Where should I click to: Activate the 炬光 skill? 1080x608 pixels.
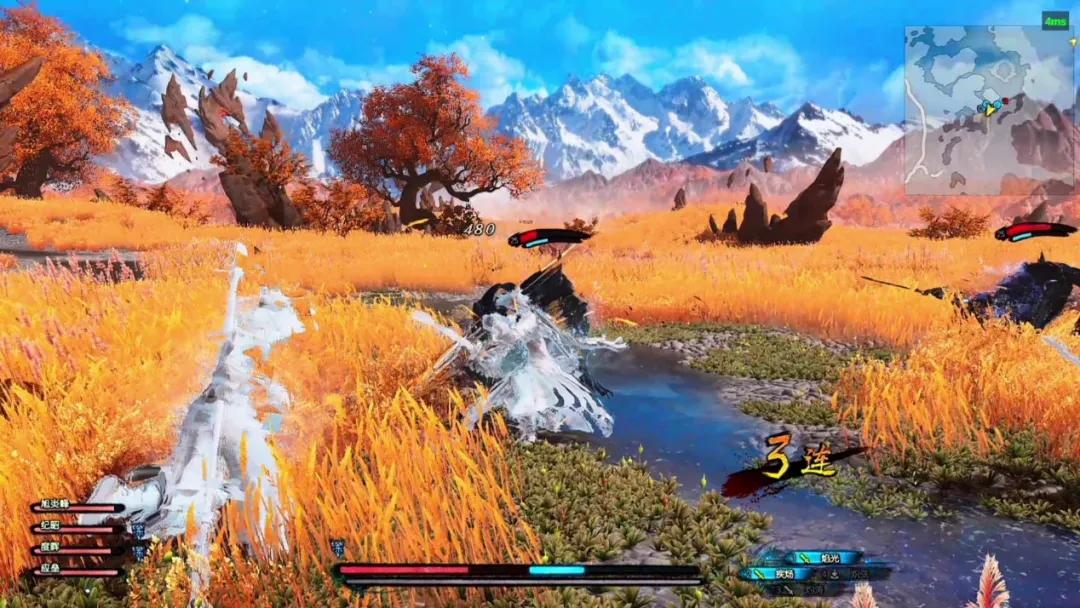click(826, 557)
